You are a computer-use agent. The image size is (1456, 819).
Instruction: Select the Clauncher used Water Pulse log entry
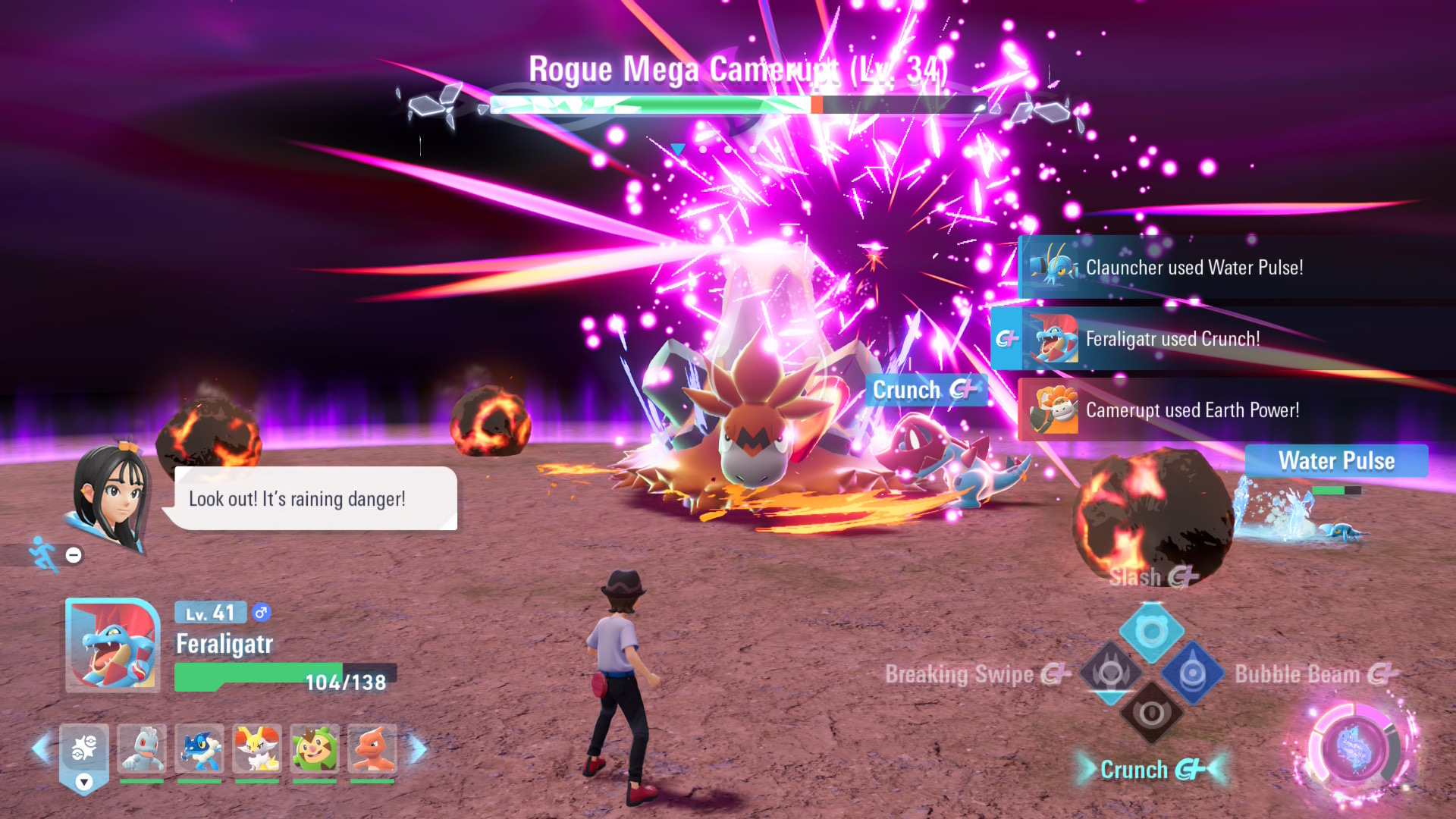[1236, 267]
